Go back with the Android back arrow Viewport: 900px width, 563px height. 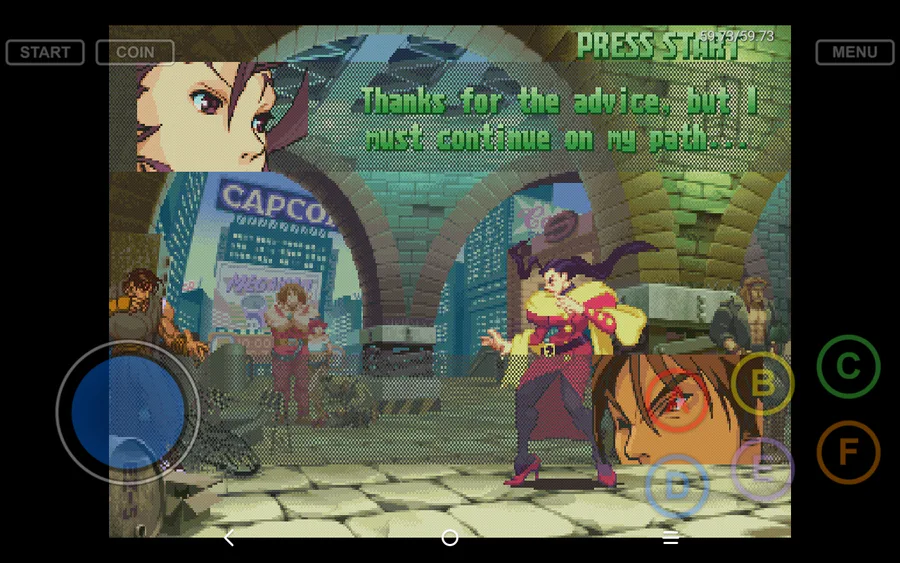pyautogui.click(x=229, y=538)
